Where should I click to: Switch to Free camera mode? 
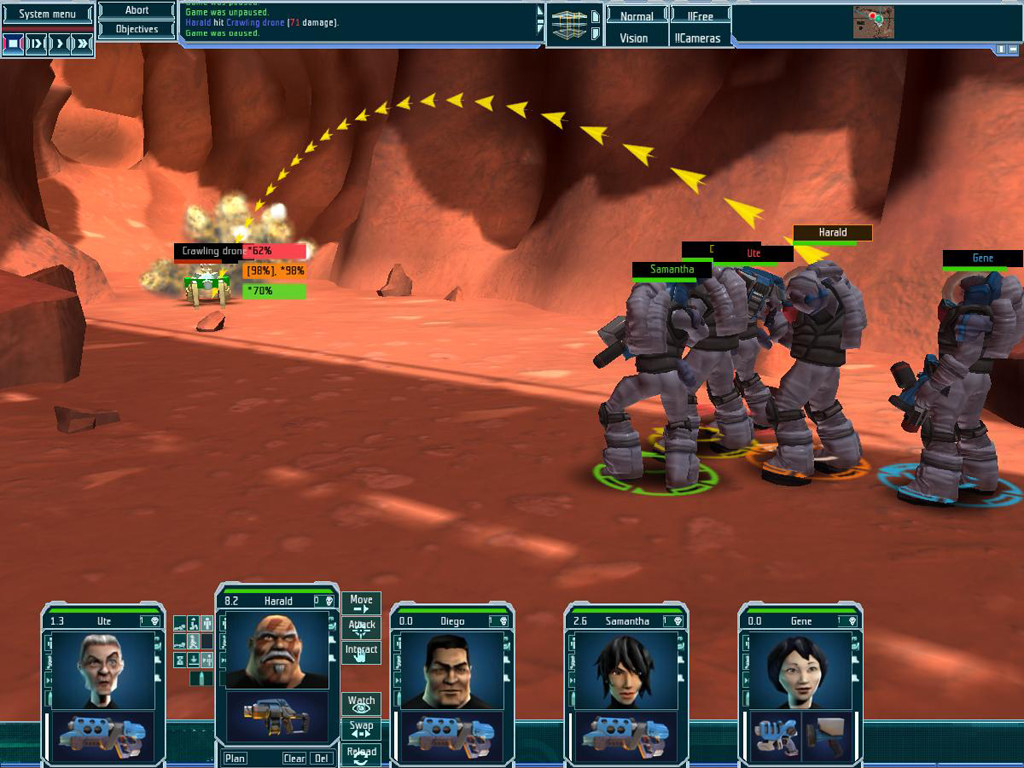(700, 16)
